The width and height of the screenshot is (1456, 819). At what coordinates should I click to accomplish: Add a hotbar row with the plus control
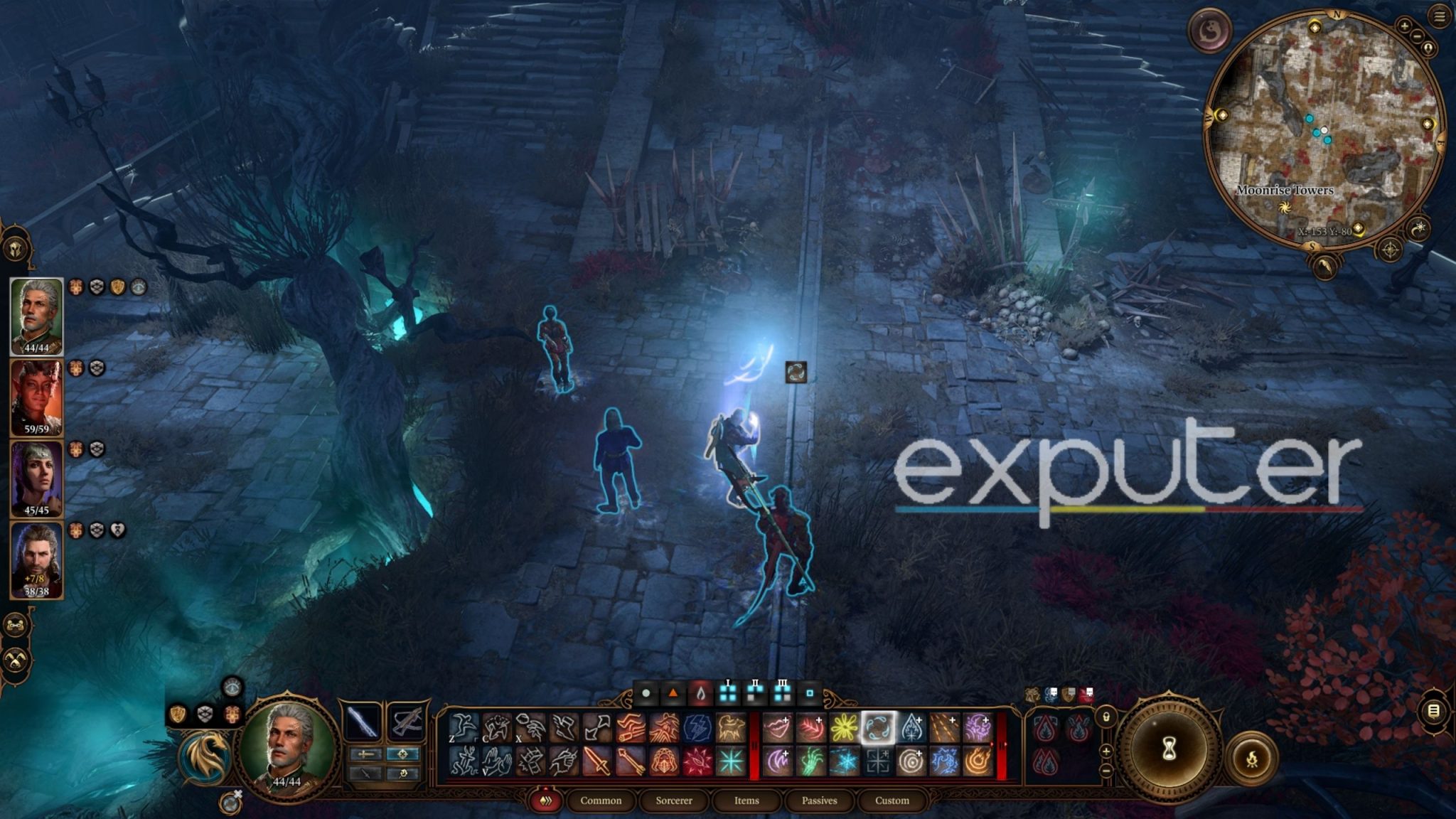[x=1106, y=751]
